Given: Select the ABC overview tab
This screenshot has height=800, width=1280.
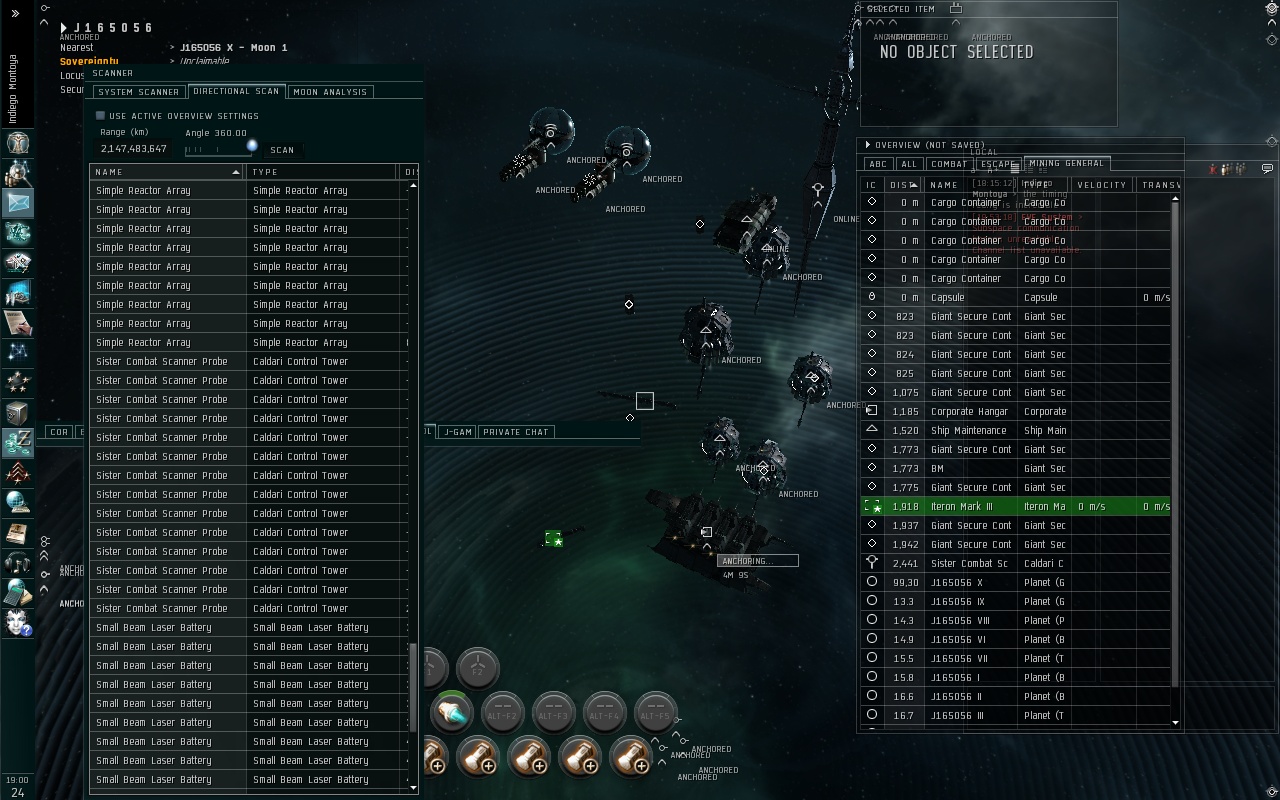Looking at the screenshot, I should click(x=878, y=164).
